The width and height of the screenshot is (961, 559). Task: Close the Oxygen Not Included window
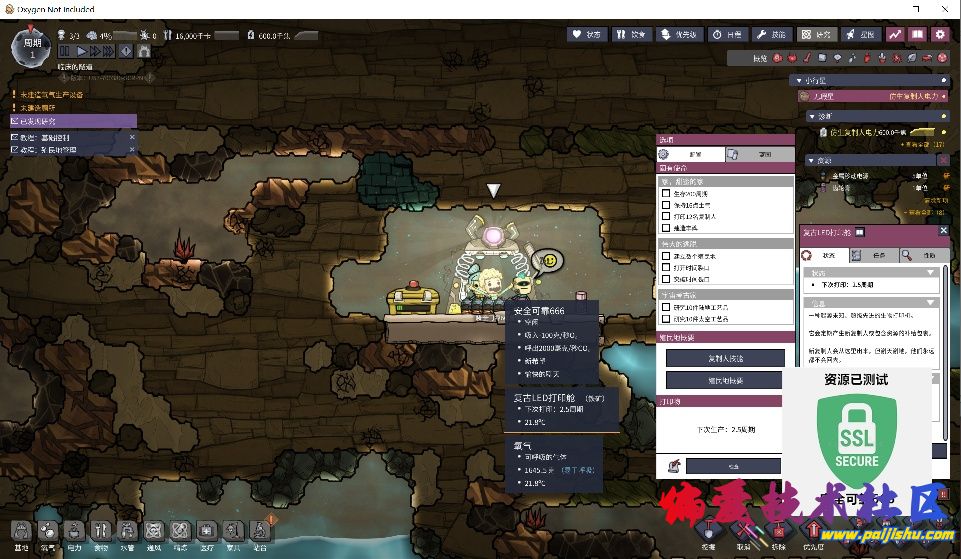(943, 9)
